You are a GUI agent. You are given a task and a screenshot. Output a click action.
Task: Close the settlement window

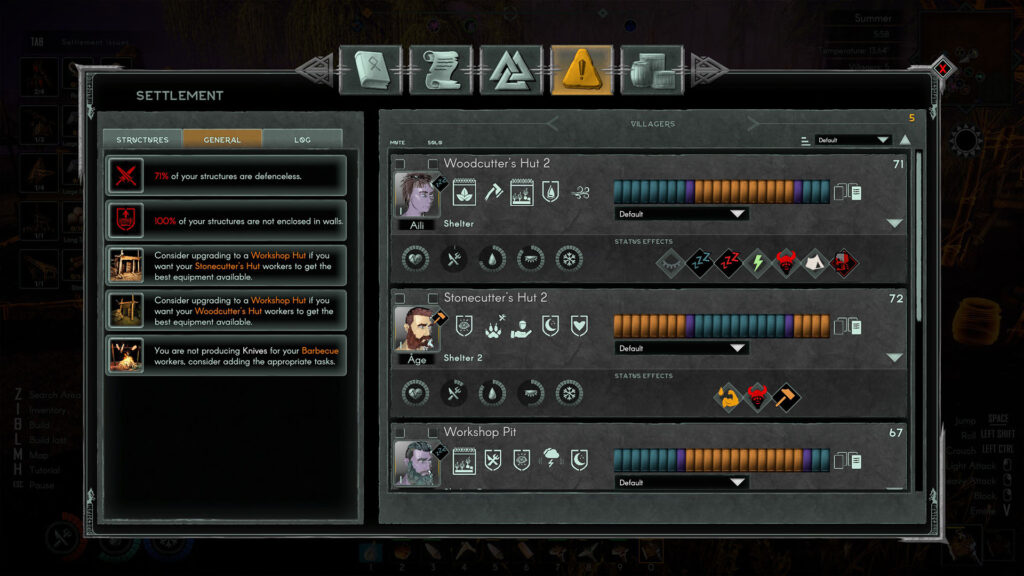[x=942, y=69]
